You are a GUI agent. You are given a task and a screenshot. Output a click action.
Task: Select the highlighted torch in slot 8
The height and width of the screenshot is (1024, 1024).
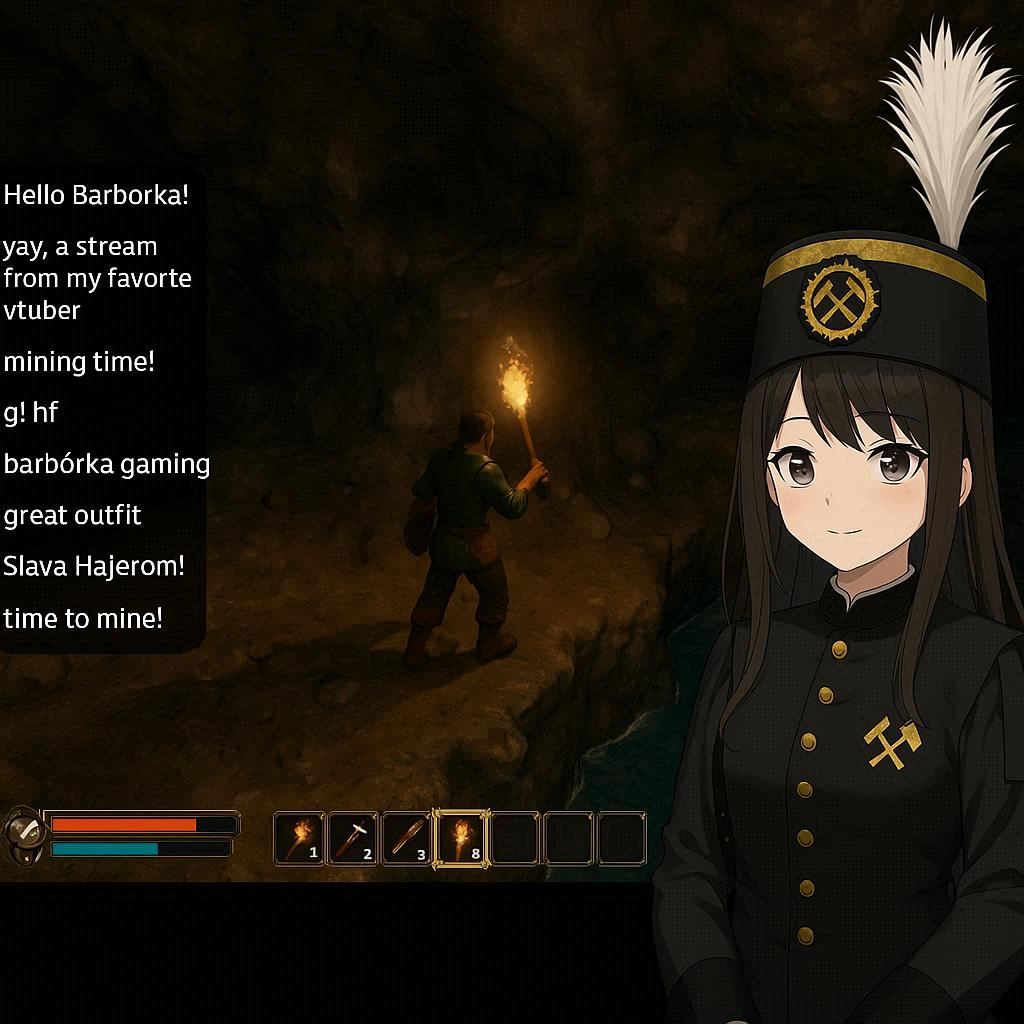461,838
